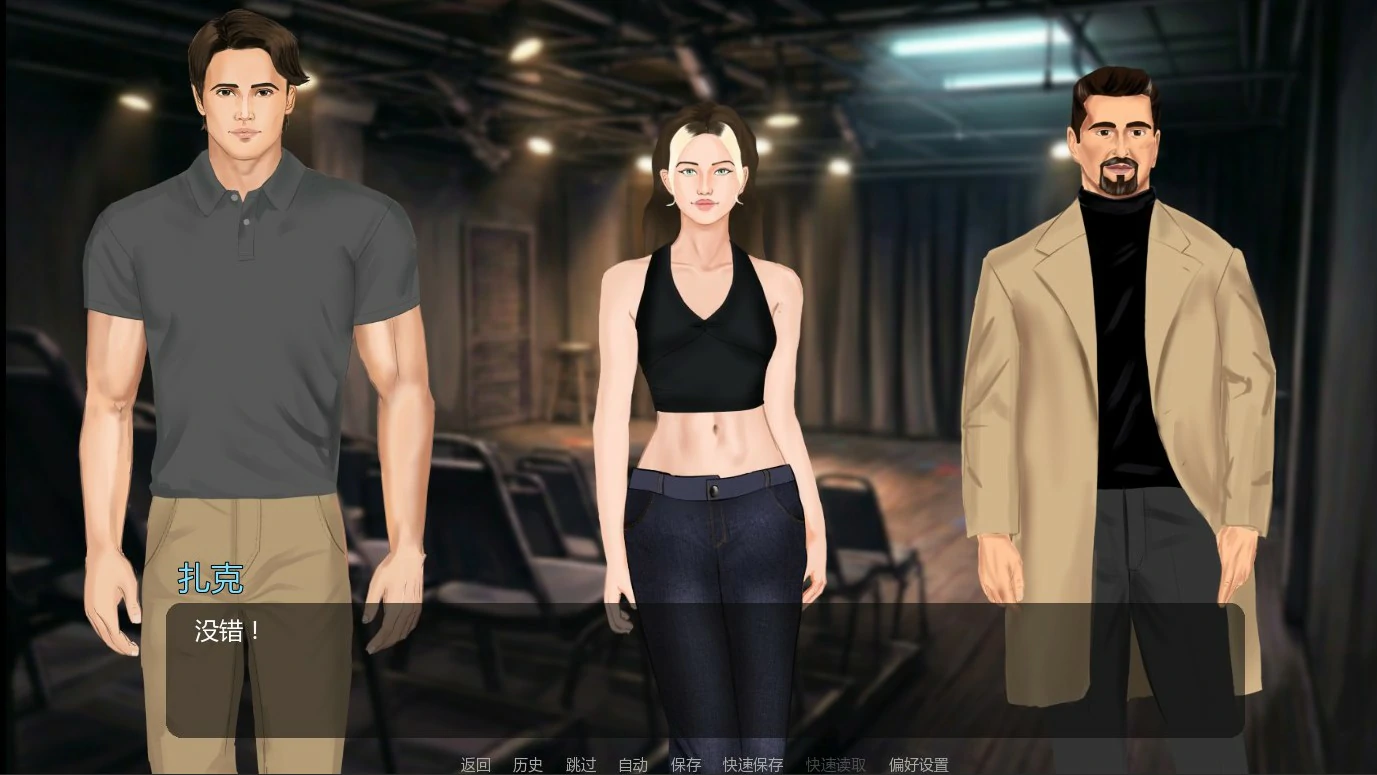Open the 偏好设置 preferences screen
The image size is (1377, 775).
point(918,765)
